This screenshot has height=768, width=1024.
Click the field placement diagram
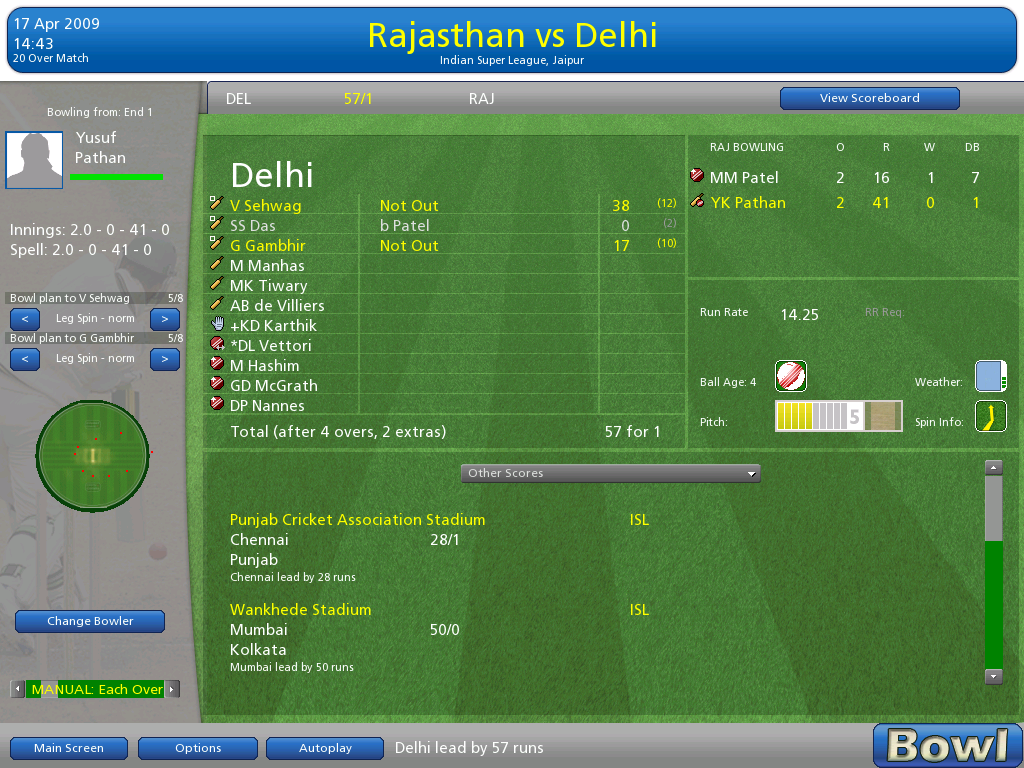93,456
